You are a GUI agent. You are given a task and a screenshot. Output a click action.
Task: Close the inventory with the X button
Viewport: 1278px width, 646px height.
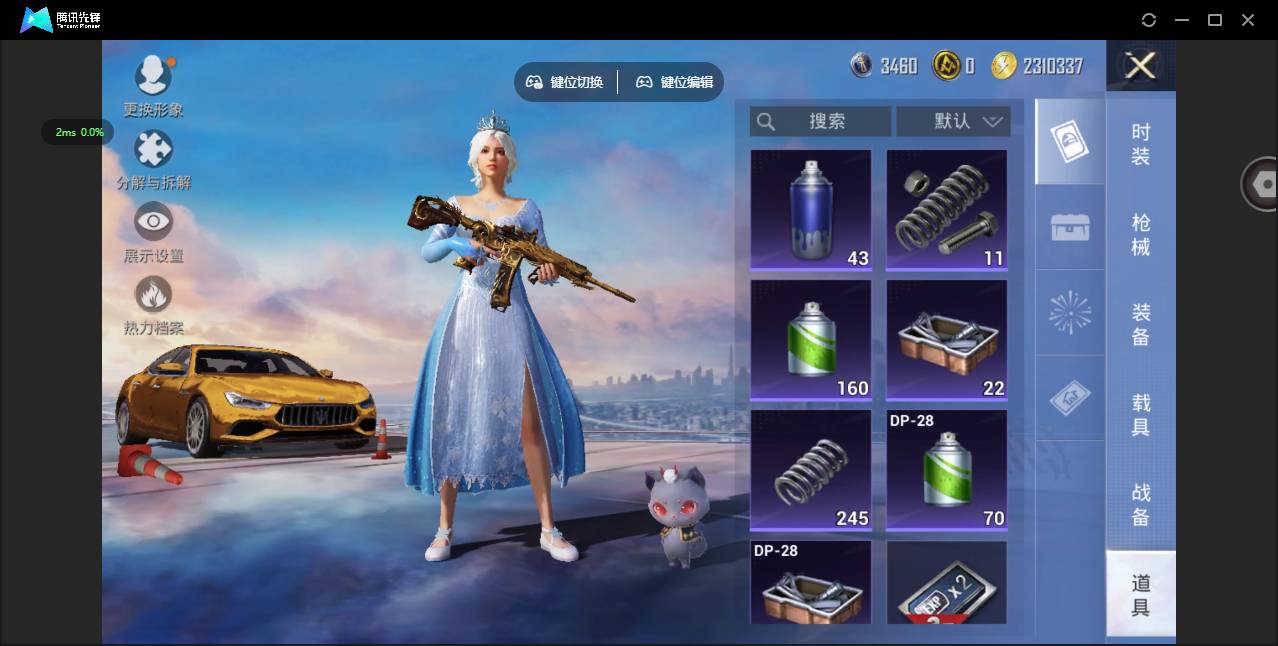click(x=1140, y=66)
